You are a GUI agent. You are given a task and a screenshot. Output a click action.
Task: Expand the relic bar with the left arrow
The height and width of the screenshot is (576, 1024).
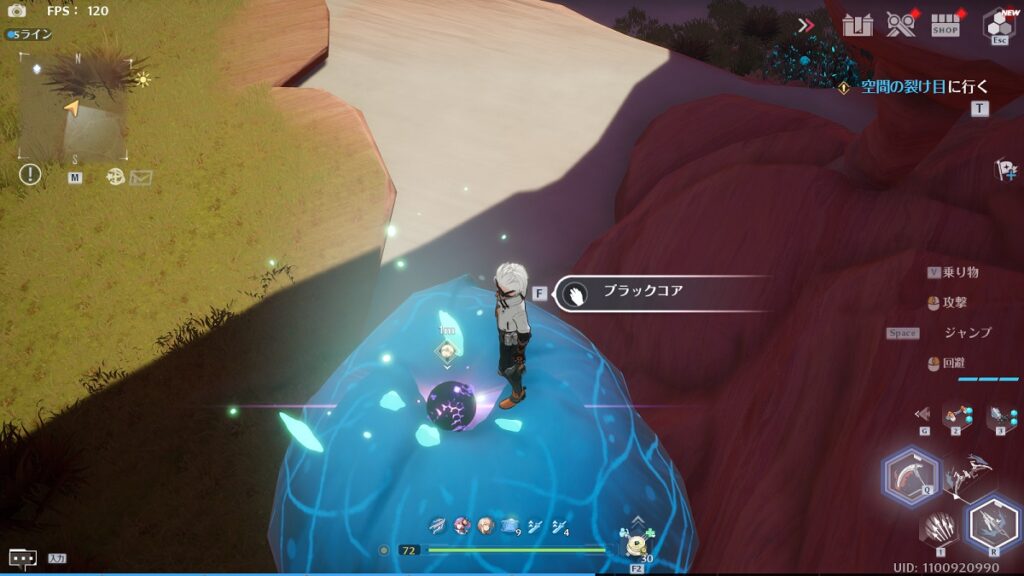click(922, 413)
